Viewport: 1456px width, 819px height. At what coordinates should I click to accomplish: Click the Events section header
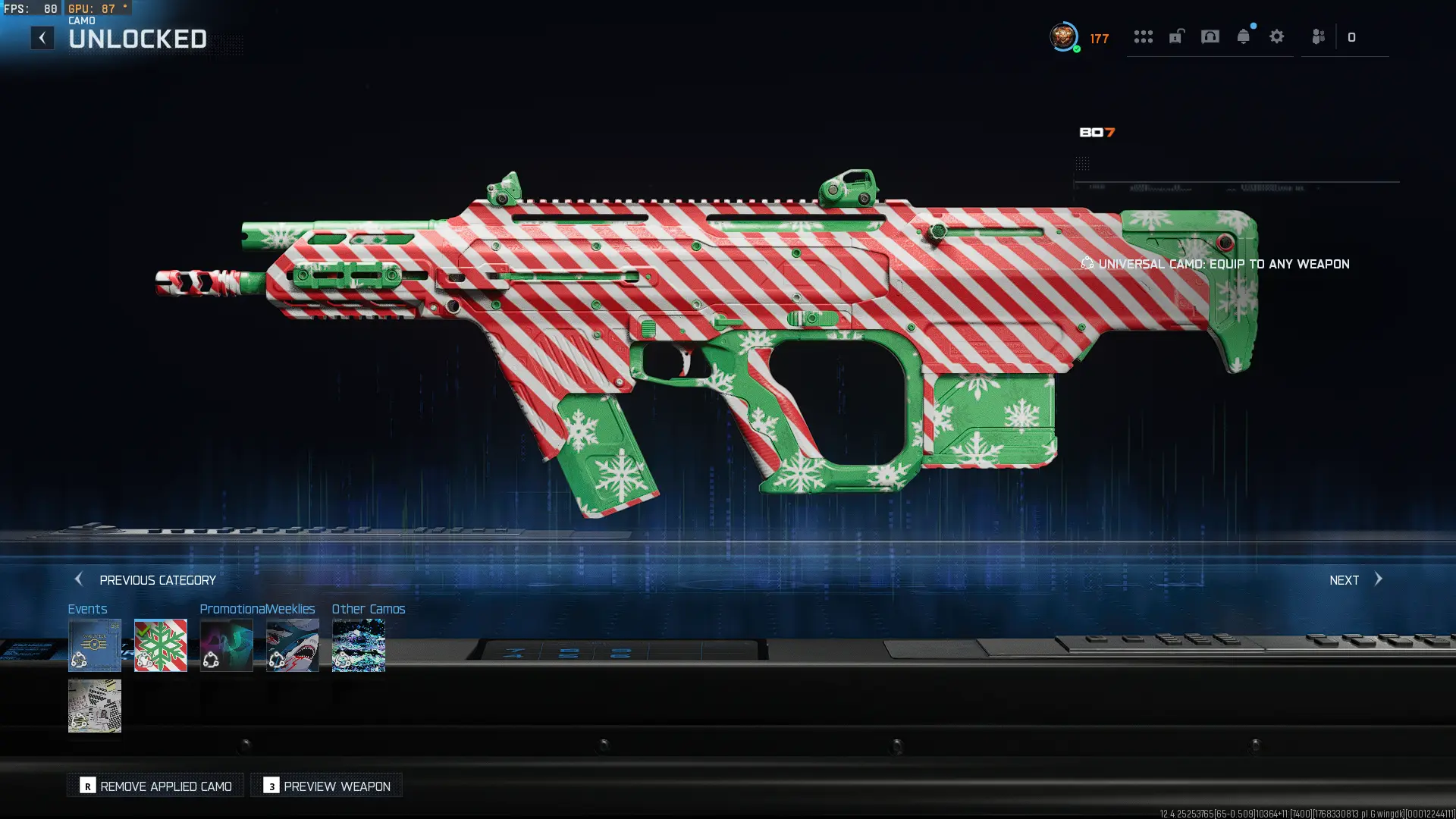[87, 609]
